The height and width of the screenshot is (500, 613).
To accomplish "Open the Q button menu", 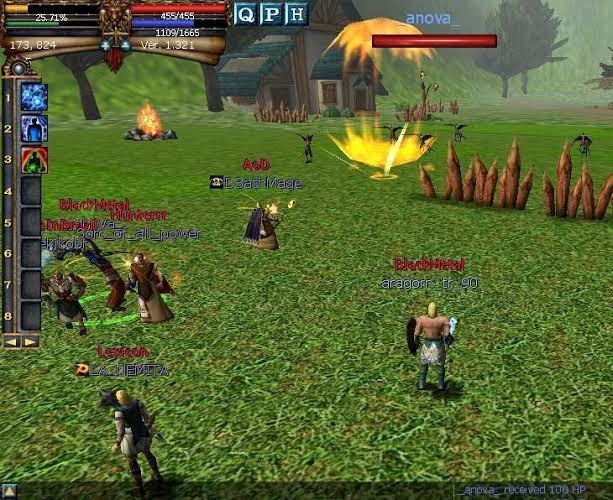I will pyautogui.click(x=245, y=14).
